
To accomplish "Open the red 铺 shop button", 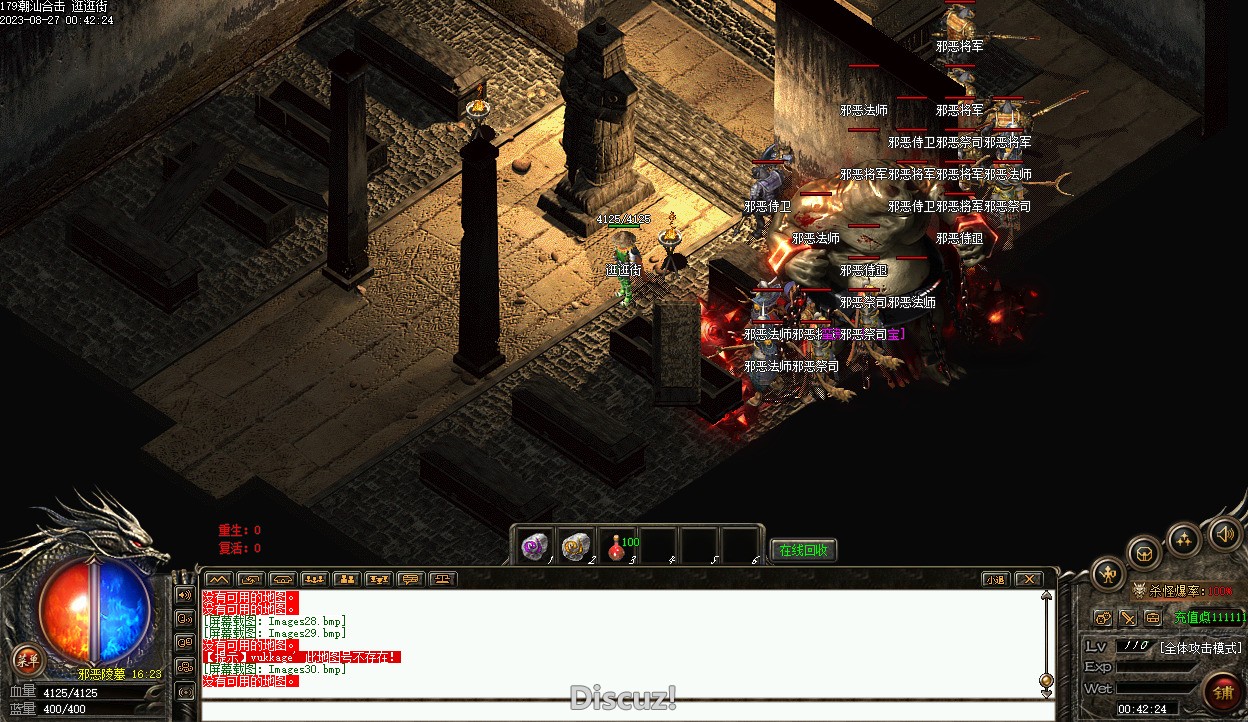I will 1222,691.
